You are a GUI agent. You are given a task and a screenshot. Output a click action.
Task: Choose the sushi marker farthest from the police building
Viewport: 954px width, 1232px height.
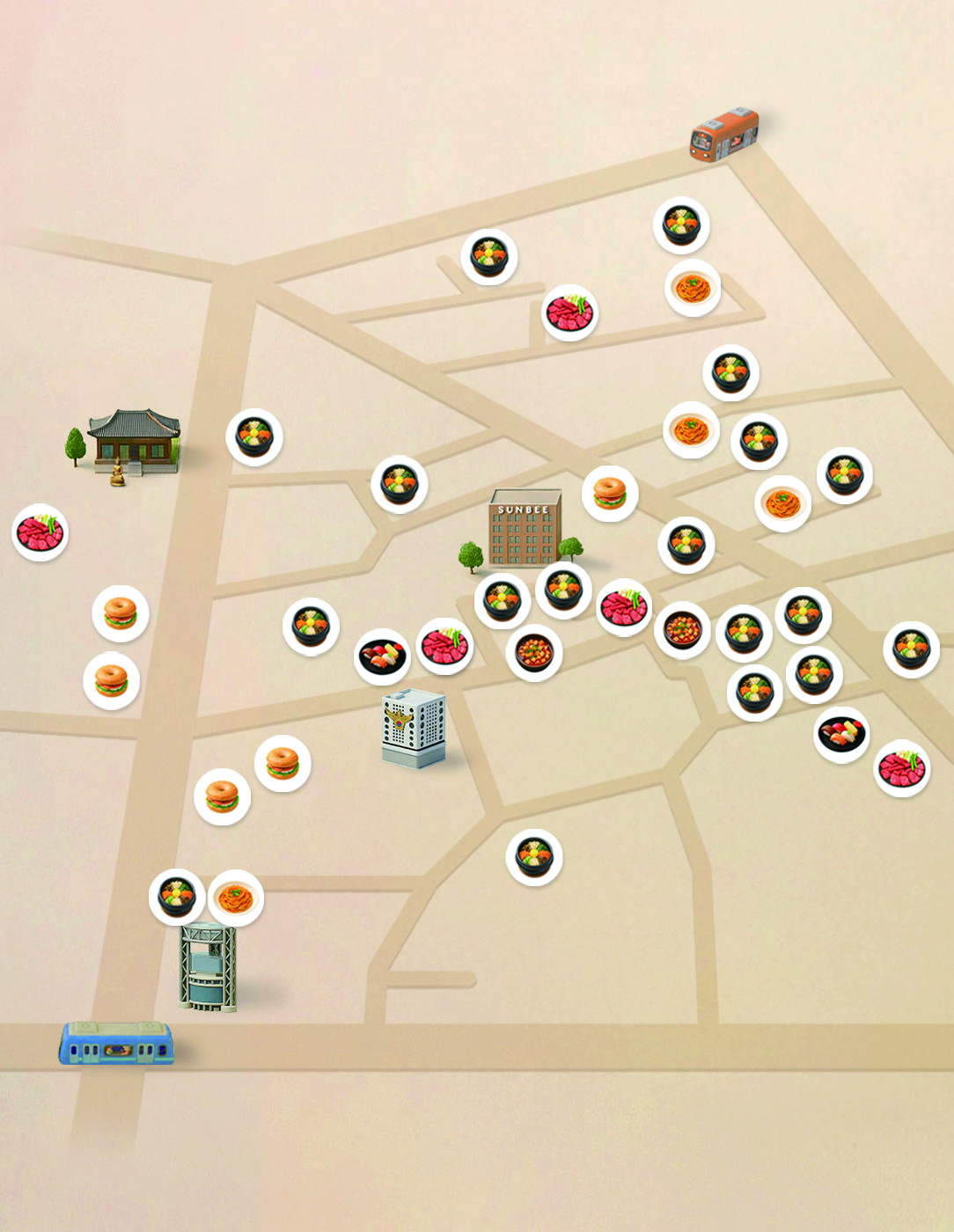(x=842, y=734)
